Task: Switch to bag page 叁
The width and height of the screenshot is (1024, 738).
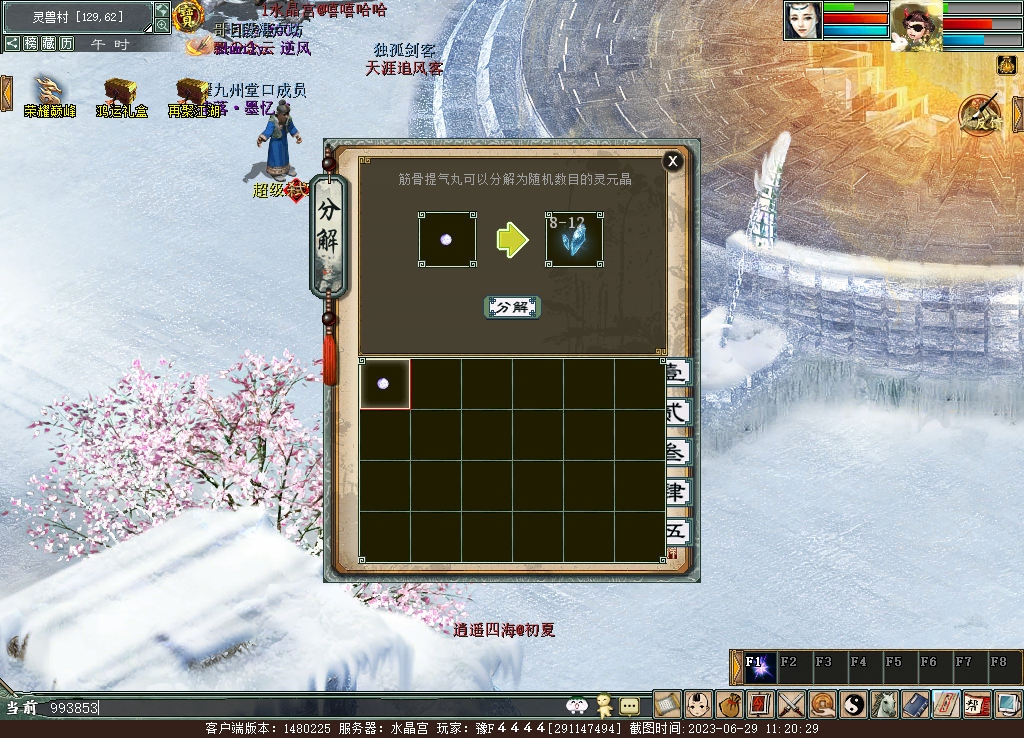Action: point(677,452)
